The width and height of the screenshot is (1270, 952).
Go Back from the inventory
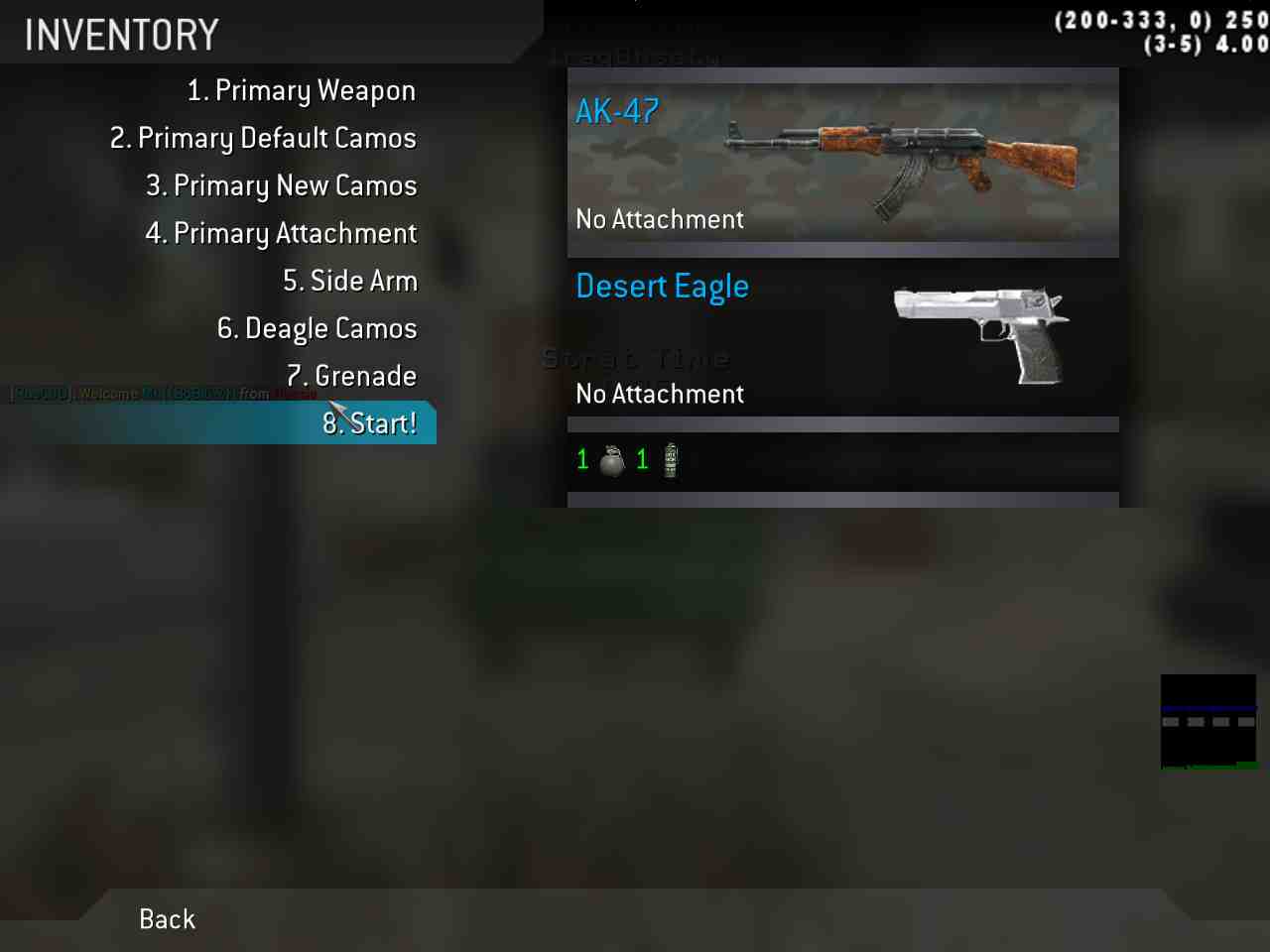pos(167,919)
